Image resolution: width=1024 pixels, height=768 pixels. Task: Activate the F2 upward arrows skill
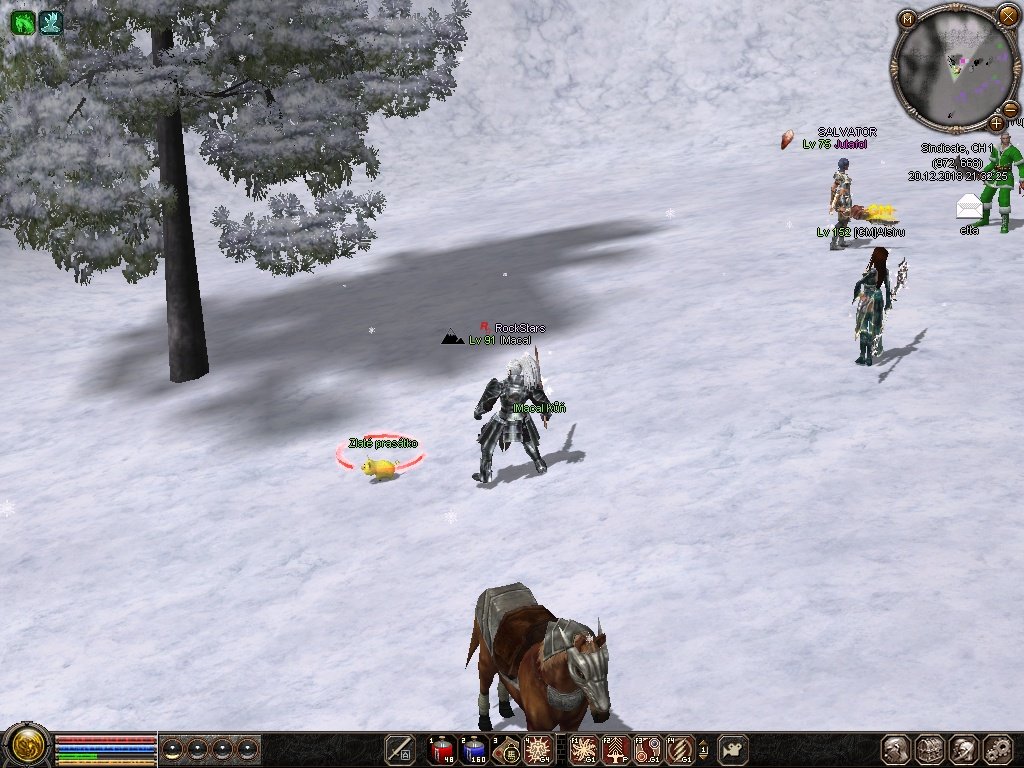click(616, 749)
